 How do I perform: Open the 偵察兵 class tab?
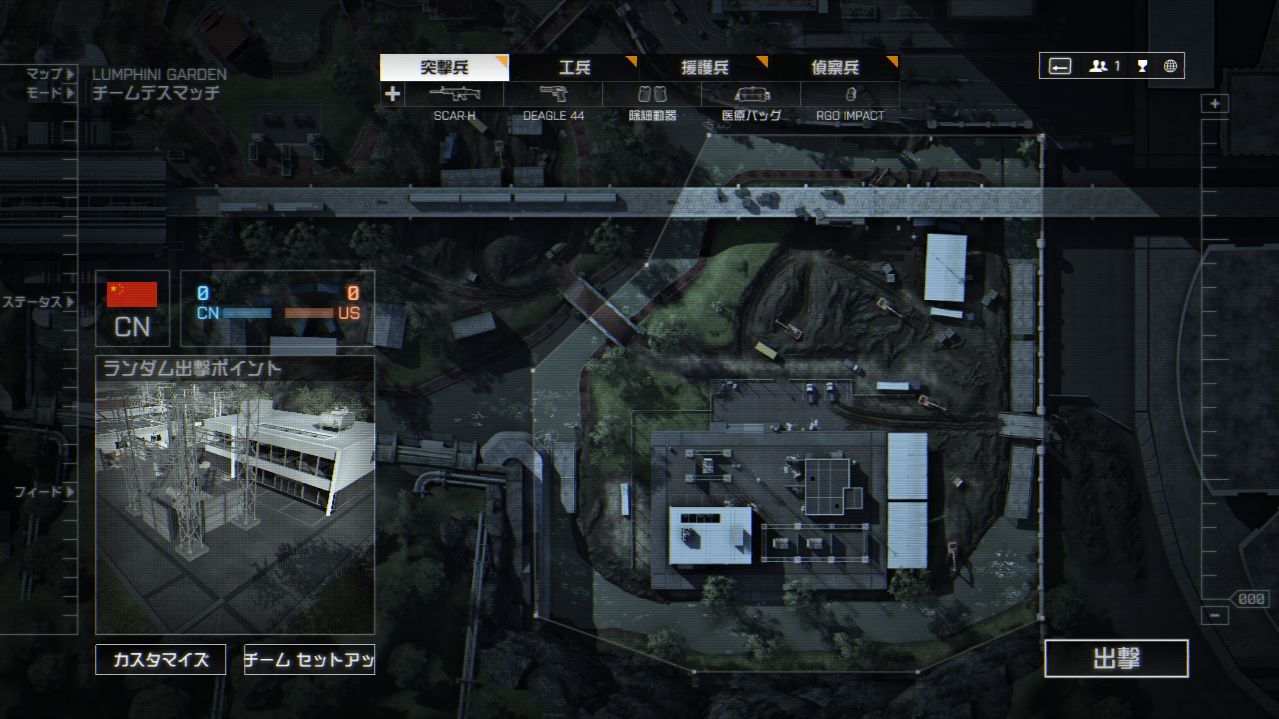[834, 68]
